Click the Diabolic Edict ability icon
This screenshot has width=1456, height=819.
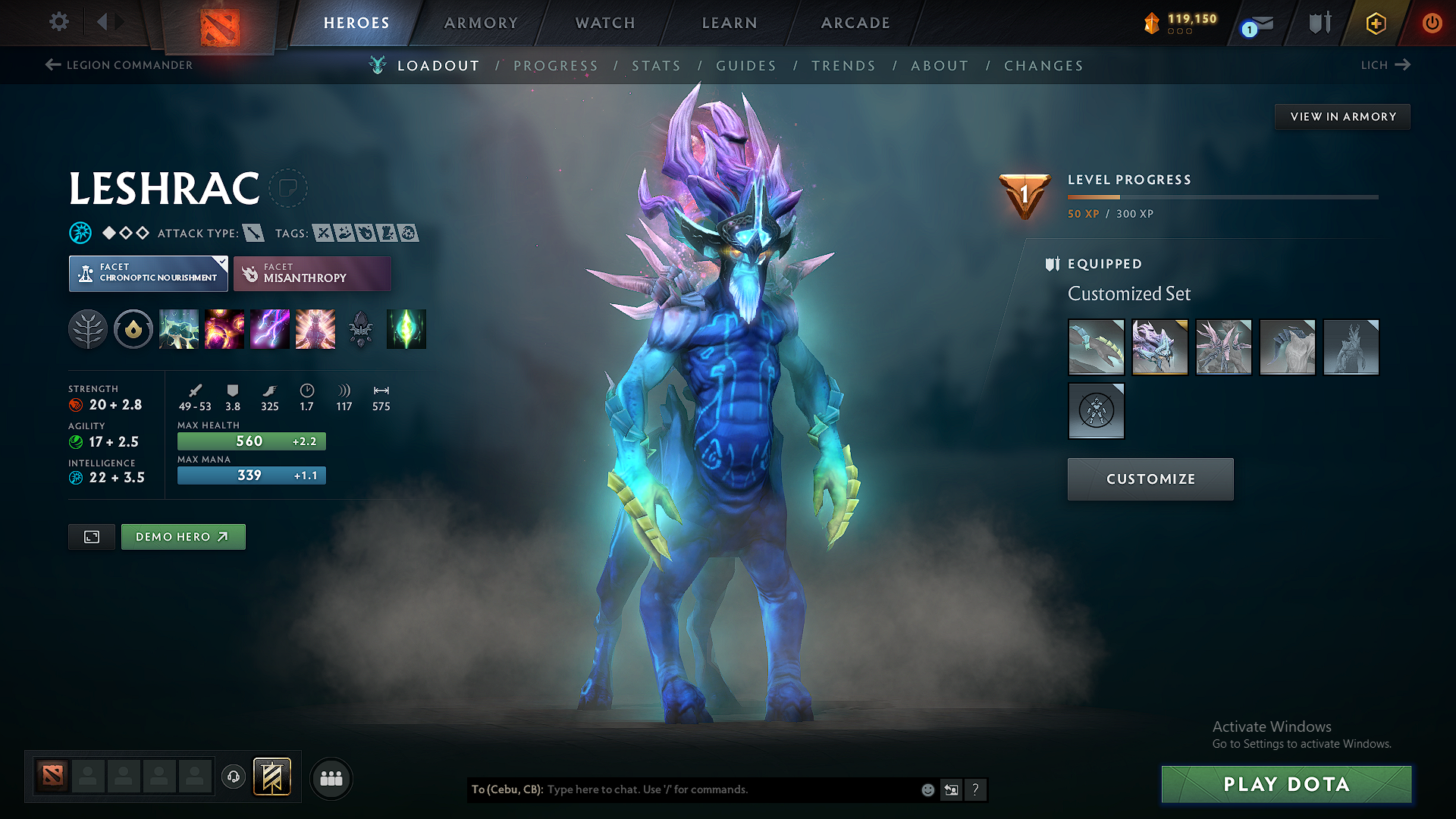[x=224, y=329]
